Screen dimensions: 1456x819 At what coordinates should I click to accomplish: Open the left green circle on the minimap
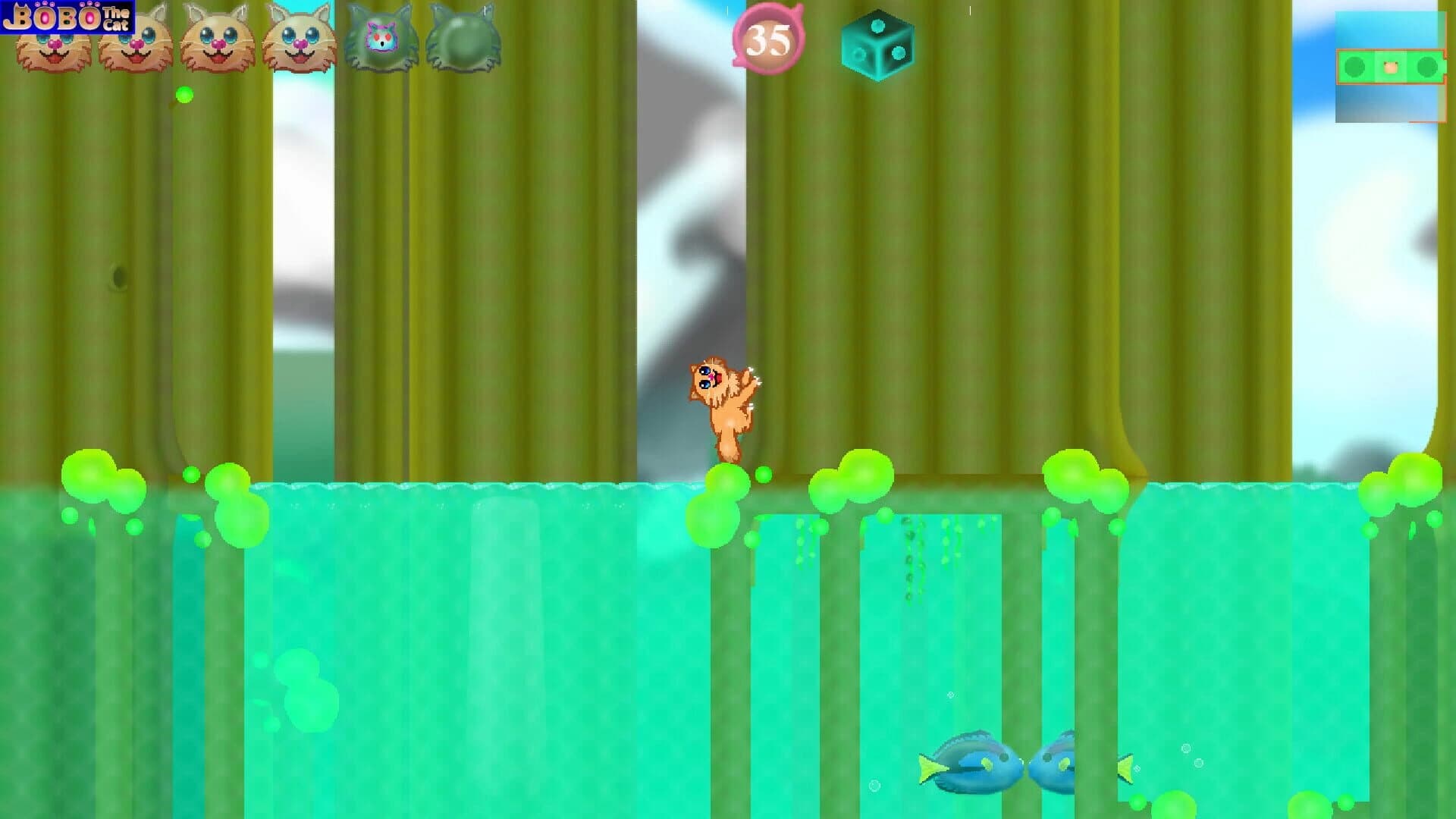[x=1357, y=68]
